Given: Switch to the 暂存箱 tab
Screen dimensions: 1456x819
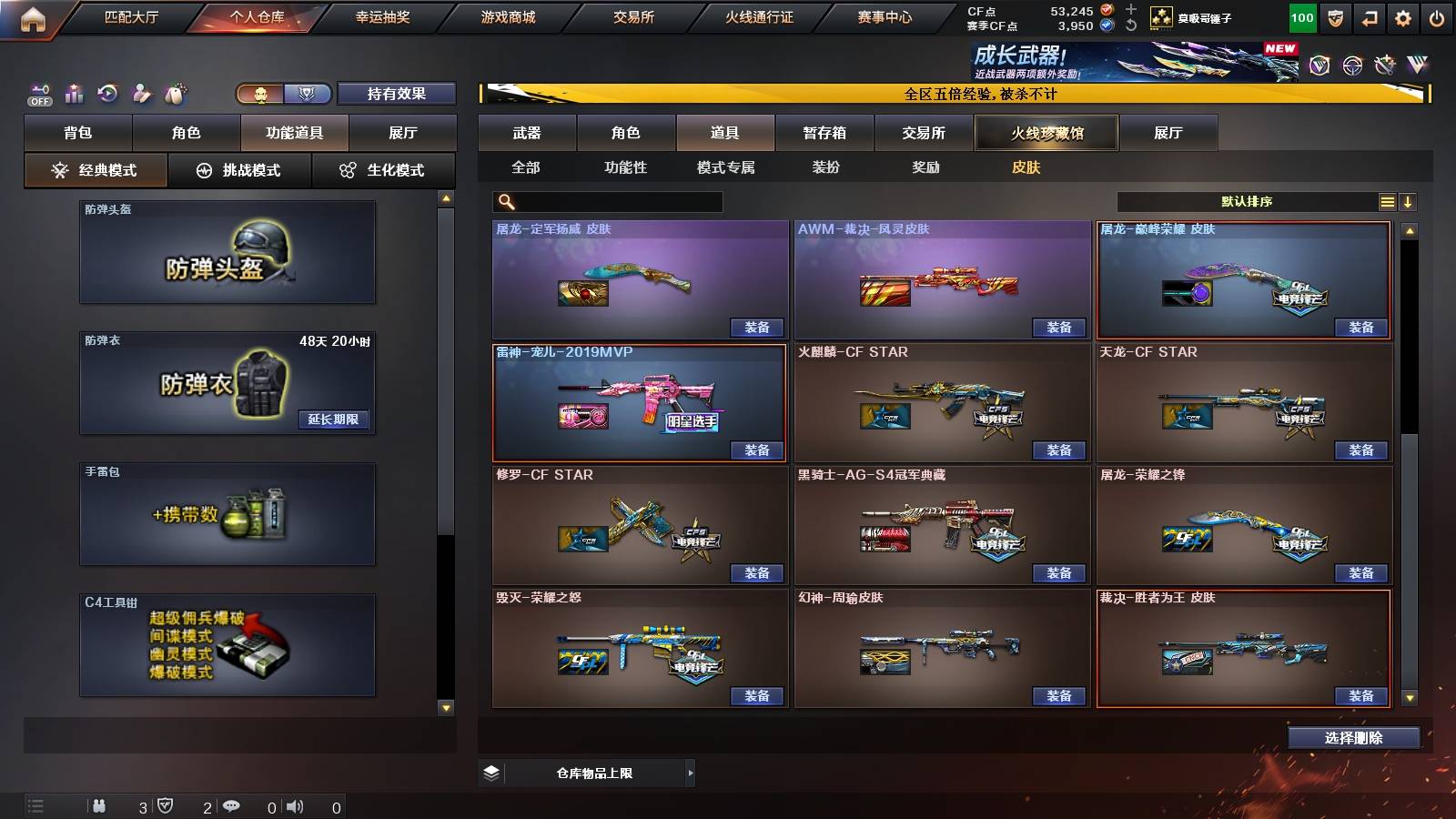Looking at the screenshot, I should 824,132.
